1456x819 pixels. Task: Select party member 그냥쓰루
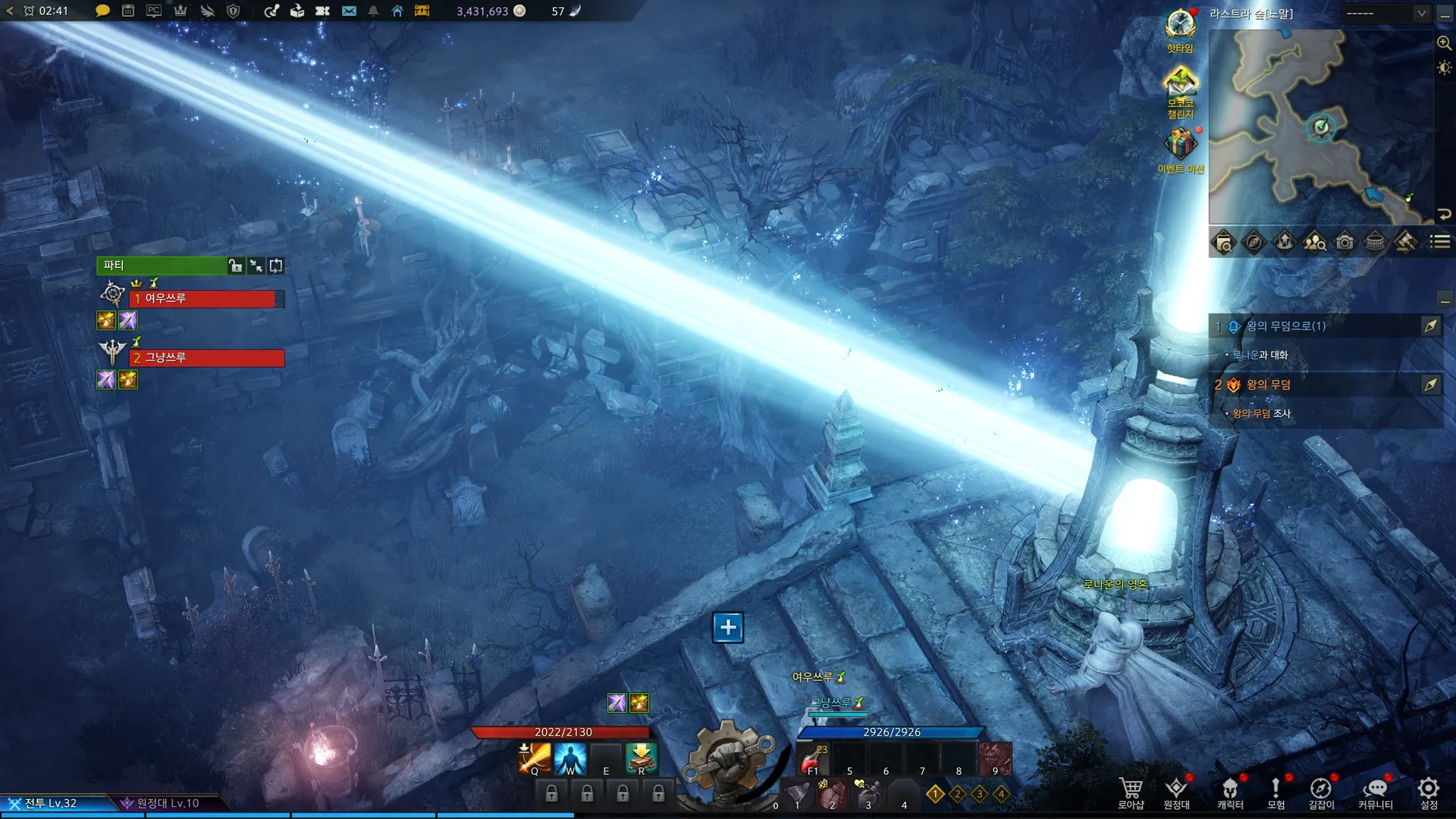[206, 358]
